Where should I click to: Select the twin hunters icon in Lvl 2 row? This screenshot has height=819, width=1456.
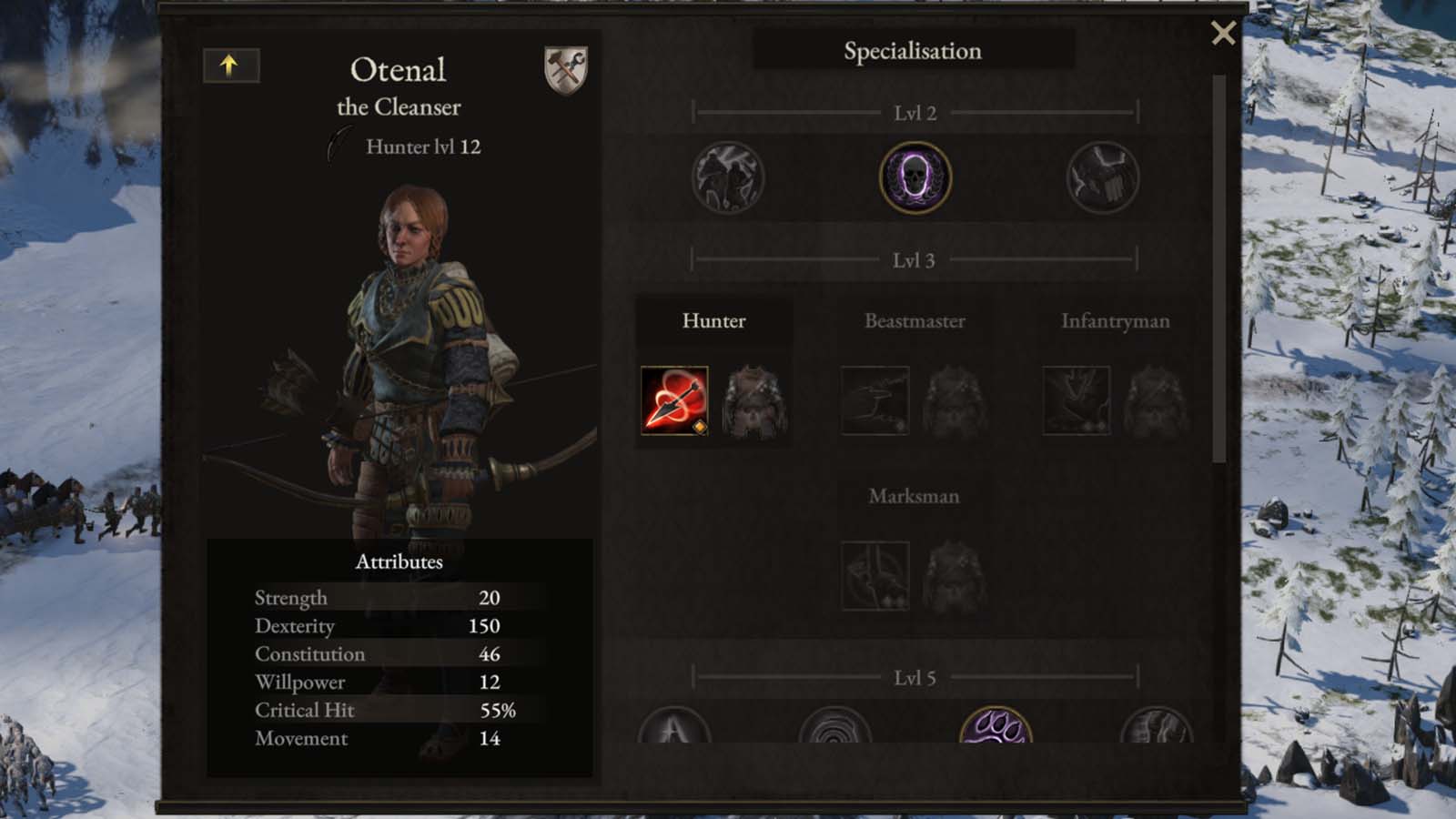(x=726, y=178)
